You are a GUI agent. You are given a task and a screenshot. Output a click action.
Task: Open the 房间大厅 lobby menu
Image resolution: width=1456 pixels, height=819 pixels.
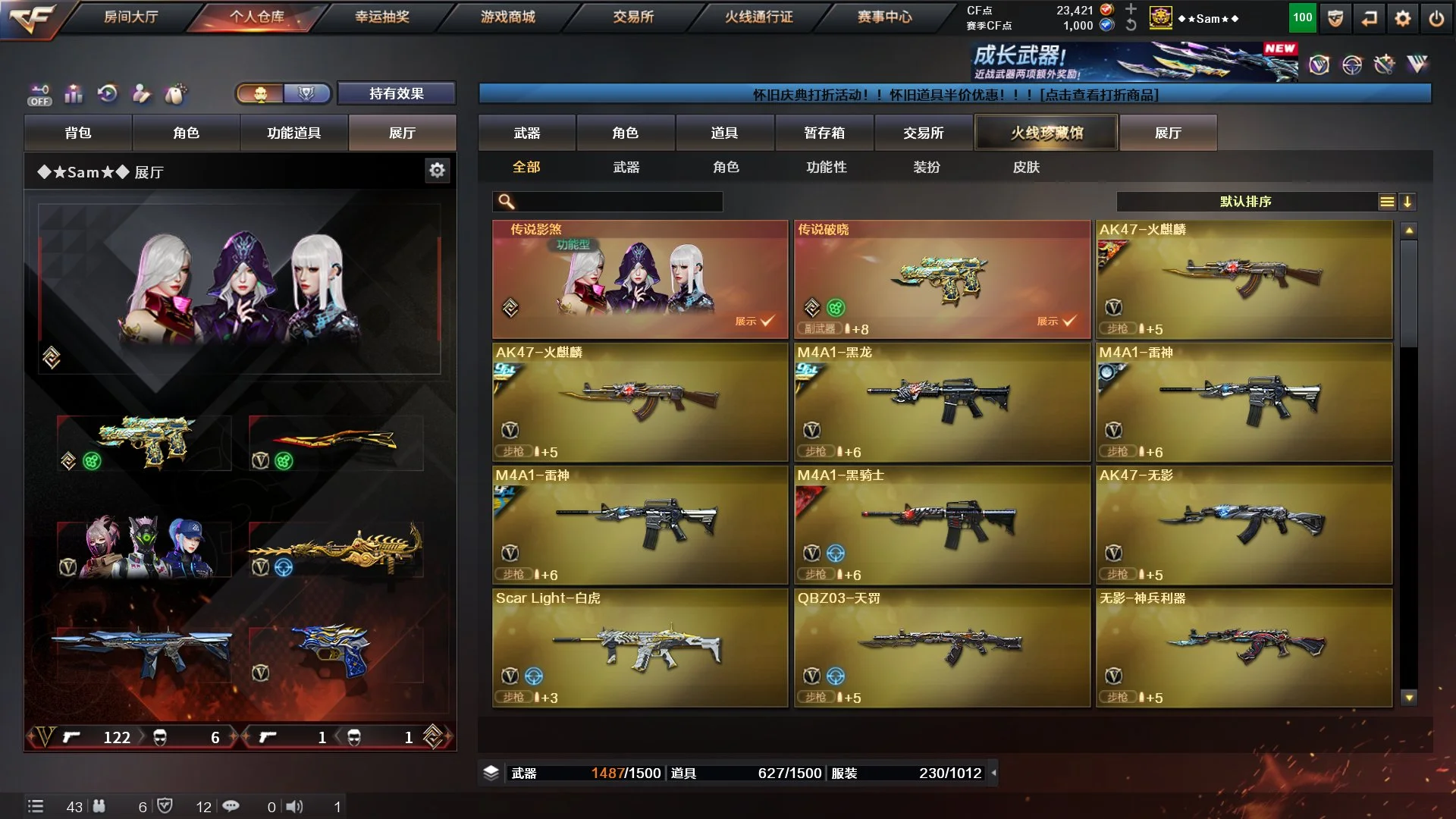pyautogui.click(x=130, y=17)
